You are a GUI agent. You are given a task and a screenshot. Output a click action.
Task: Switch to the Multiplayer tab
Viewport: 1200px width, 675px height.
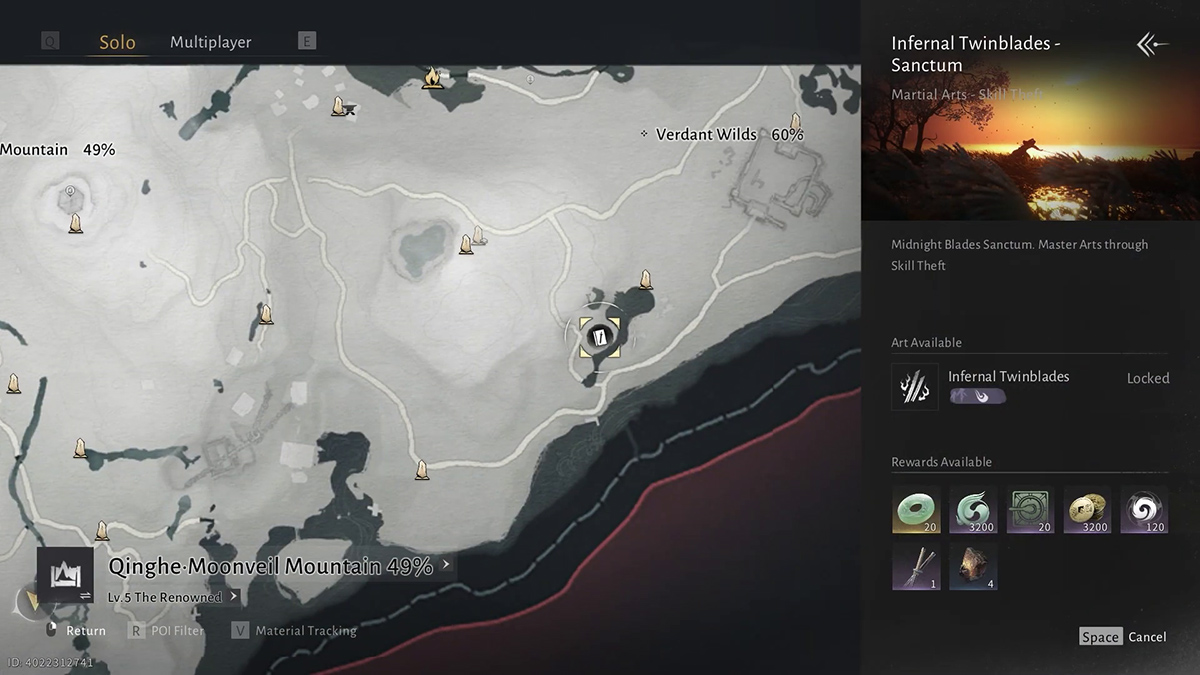210,42
